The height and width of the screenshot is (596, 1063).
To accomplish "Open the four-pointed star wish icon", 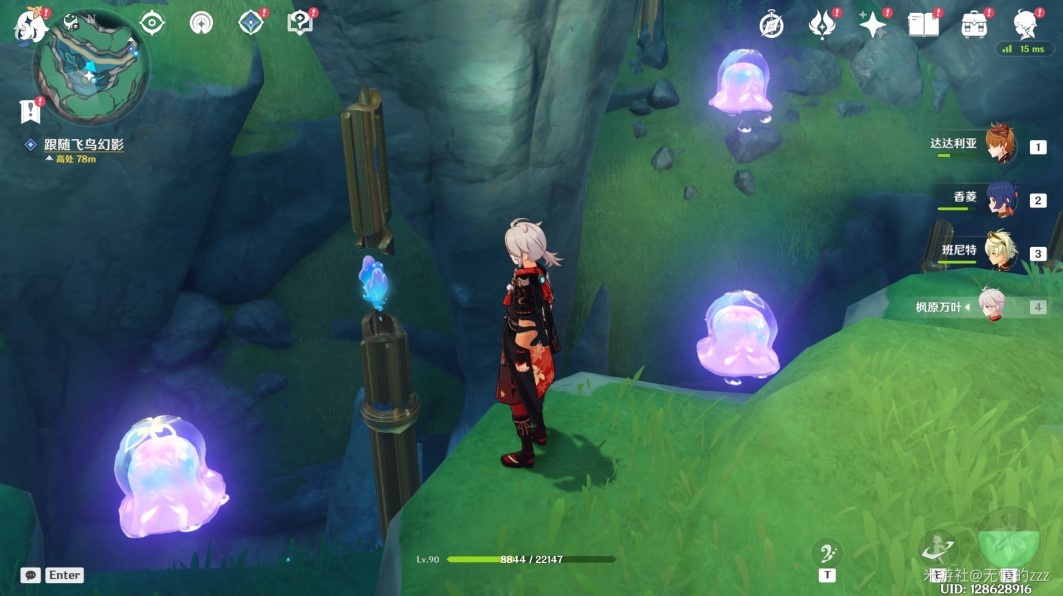I will coord(872,26).
